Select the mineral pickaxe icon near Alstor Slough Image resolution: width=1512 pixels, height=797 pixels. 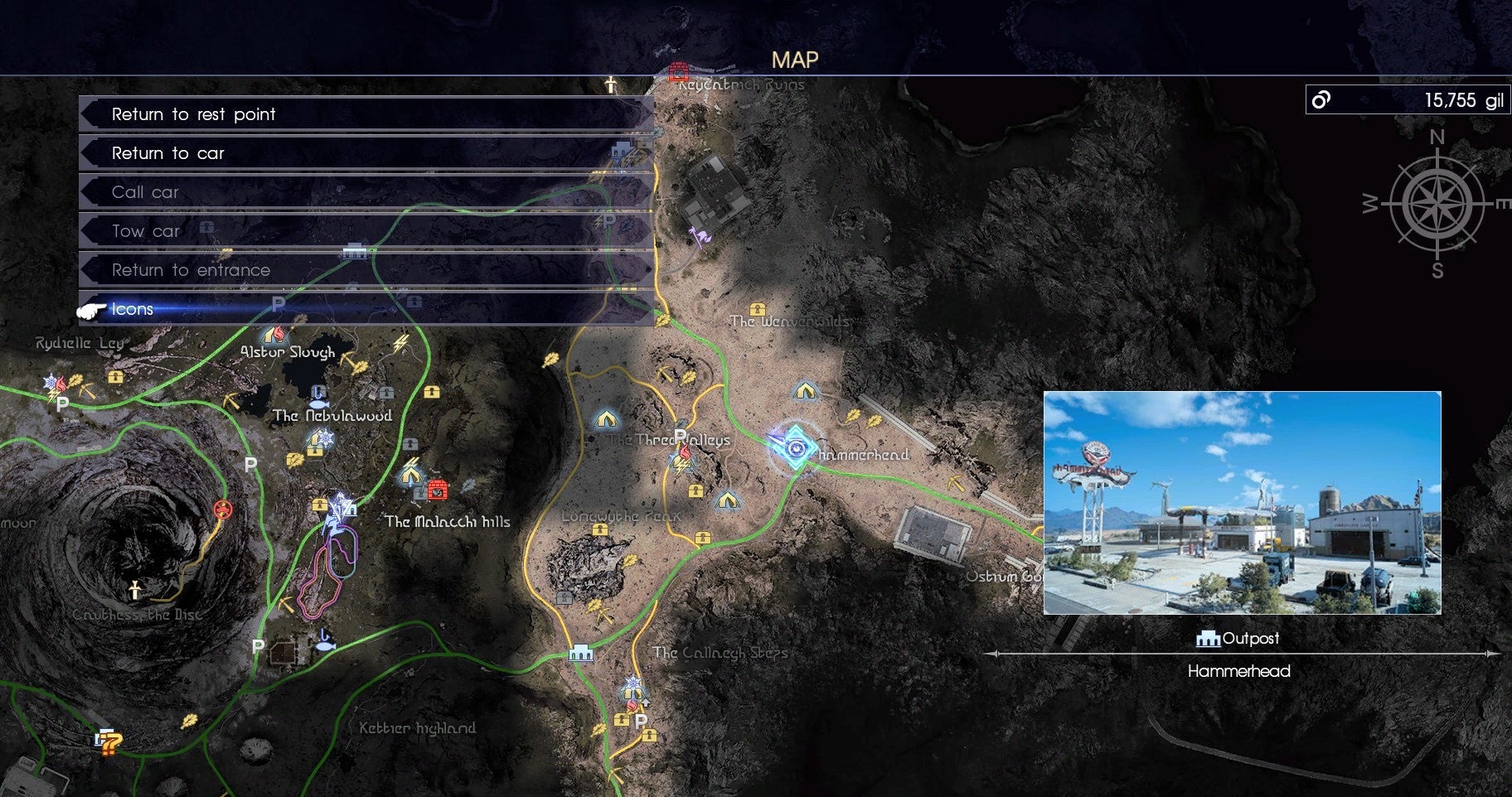345,360
